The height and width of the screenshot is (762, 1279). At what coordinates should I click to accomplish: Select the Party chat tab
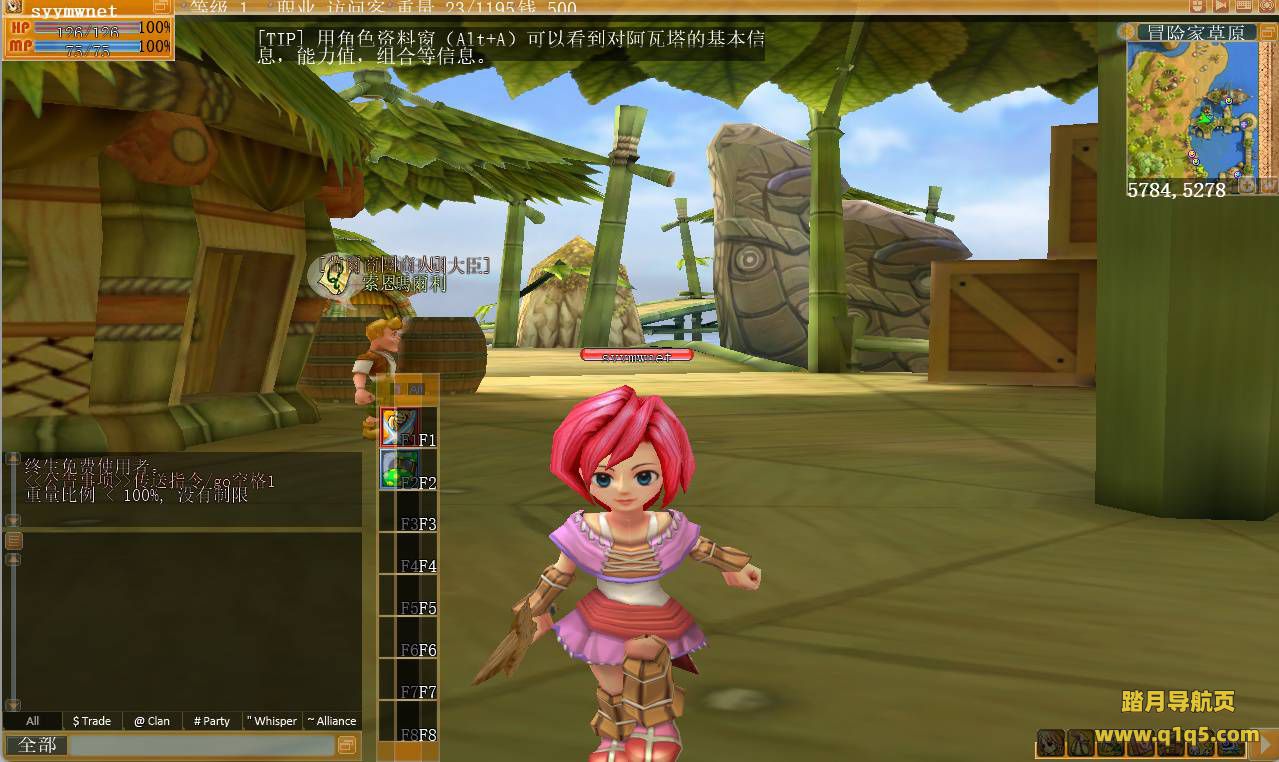tap(212, 720)
